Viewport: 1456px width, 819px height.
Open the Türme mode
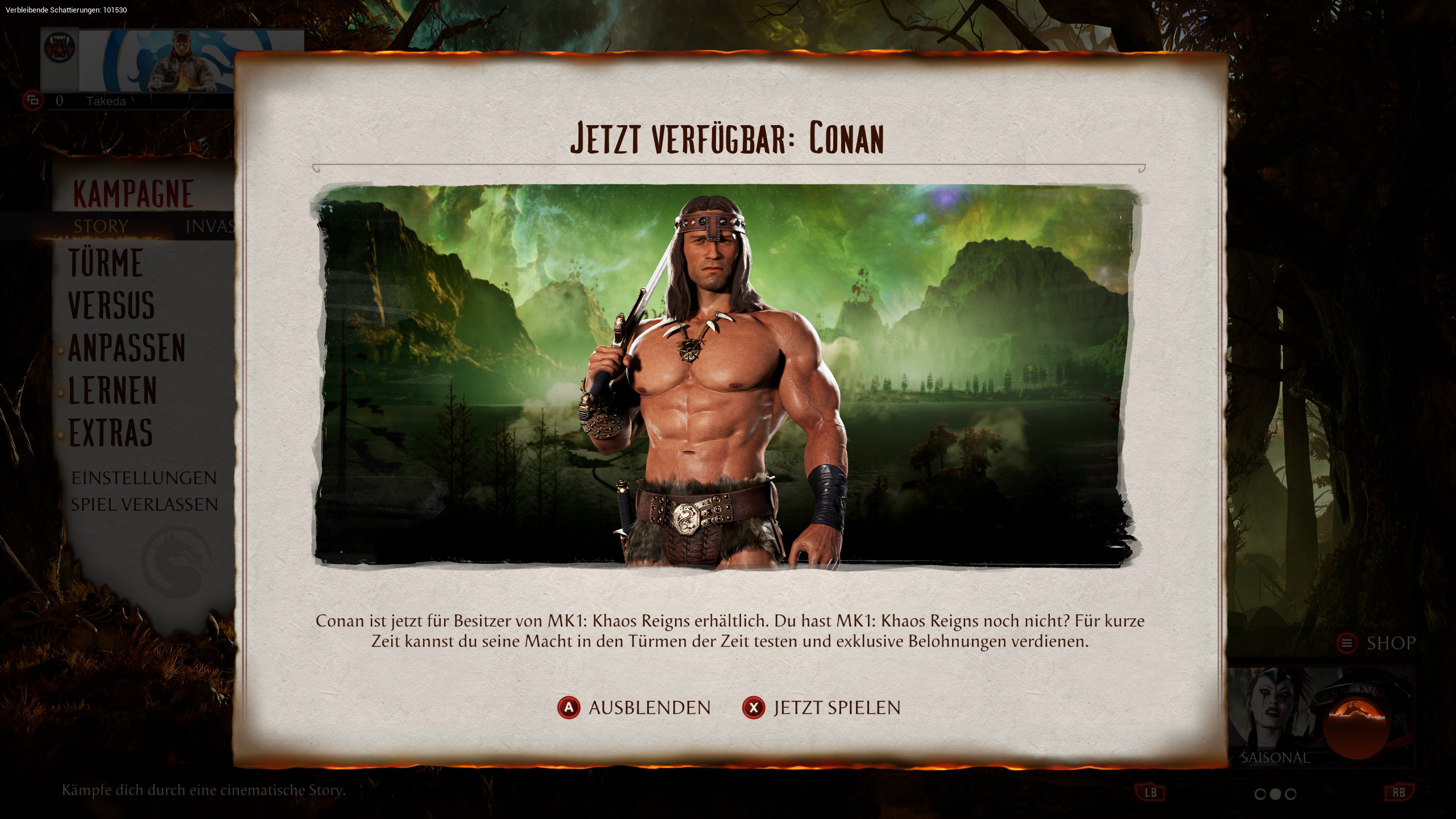pos(106,263)
